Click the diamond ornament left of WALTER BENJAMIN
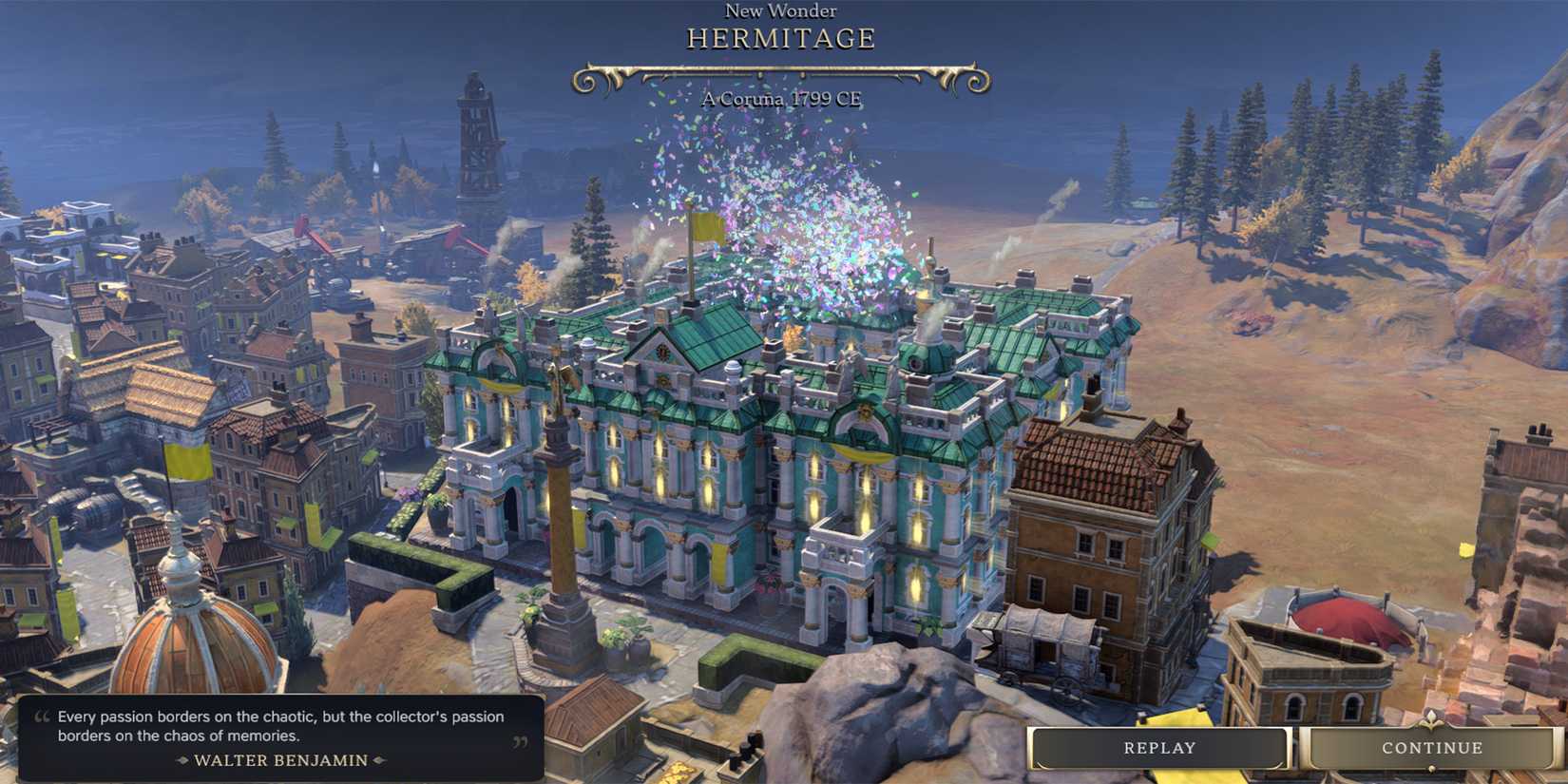Image resolution: width=1568 pixels, height=784 pixels. click(x=182, y=760)
